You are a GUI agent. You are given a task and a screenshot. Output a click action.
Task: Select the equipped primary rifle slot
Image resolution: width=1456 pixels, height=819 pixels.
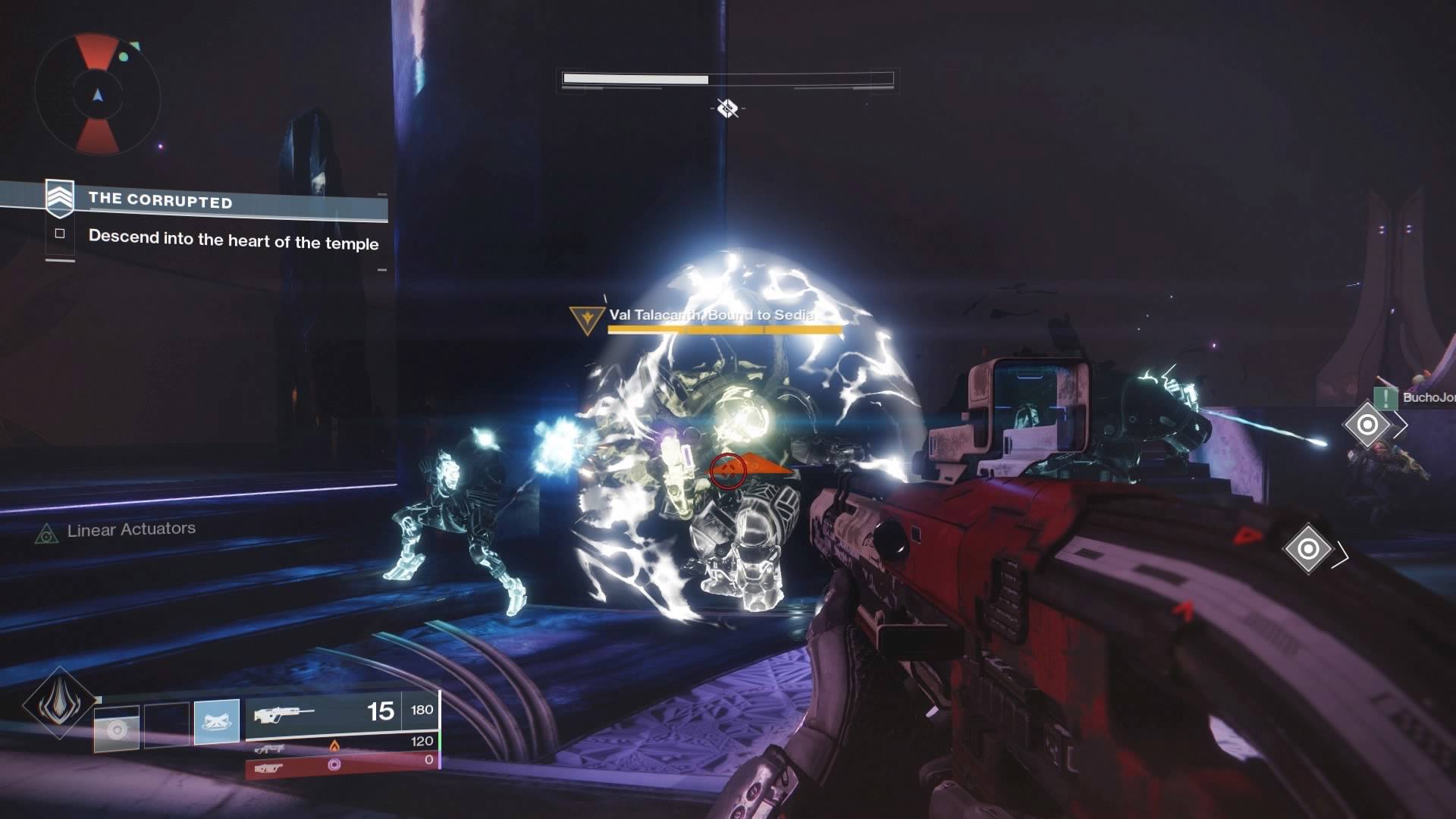click(341, 713)
